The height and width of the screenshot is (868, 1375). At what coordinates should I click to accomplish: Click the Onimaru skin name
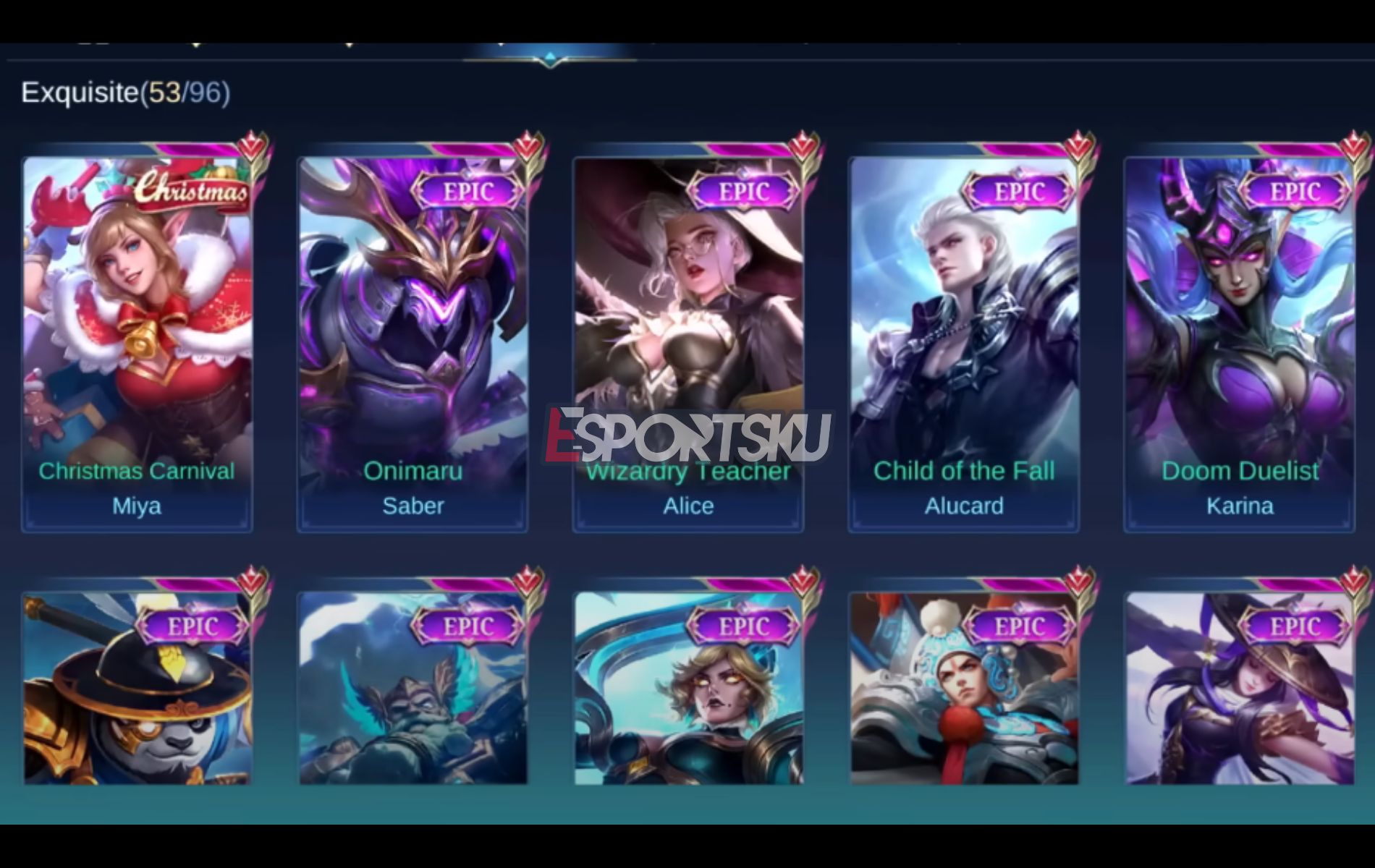coord(412,471)
